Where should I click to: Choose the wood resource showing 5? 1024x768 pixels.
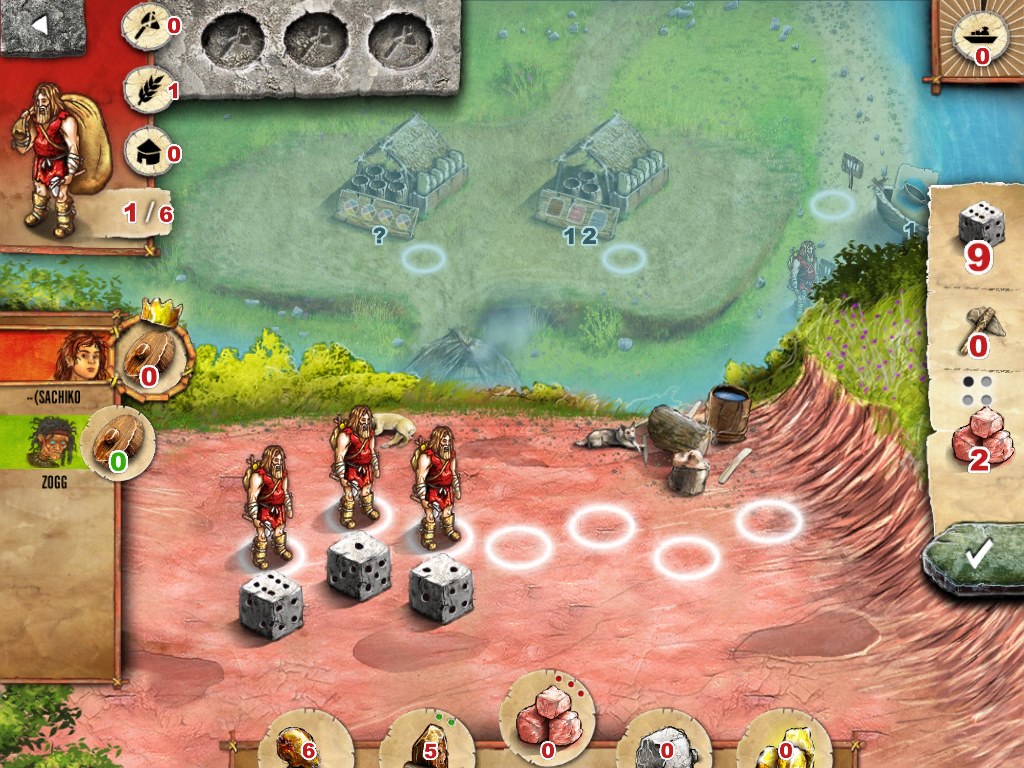[x=421, y=741]
